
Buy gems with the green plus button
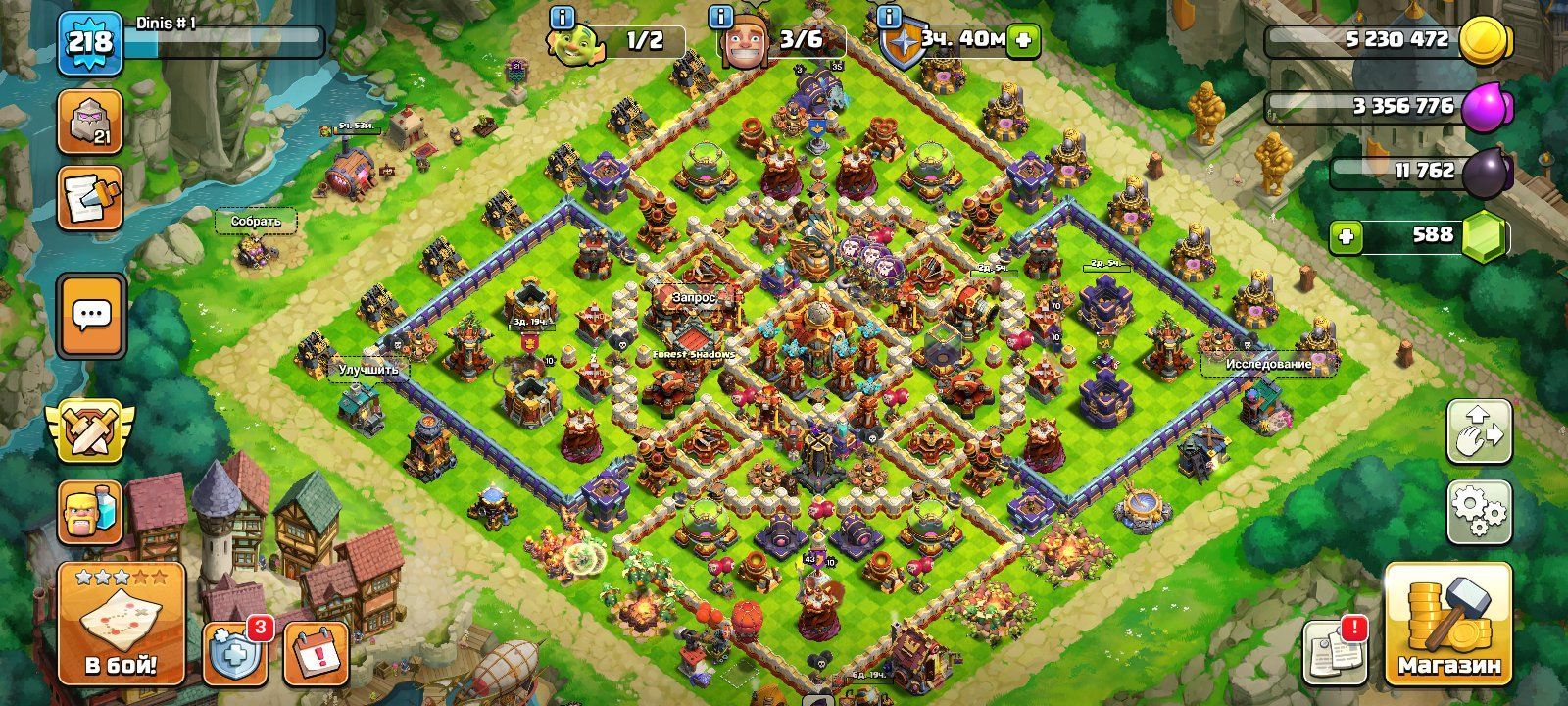pos(1346,235)
